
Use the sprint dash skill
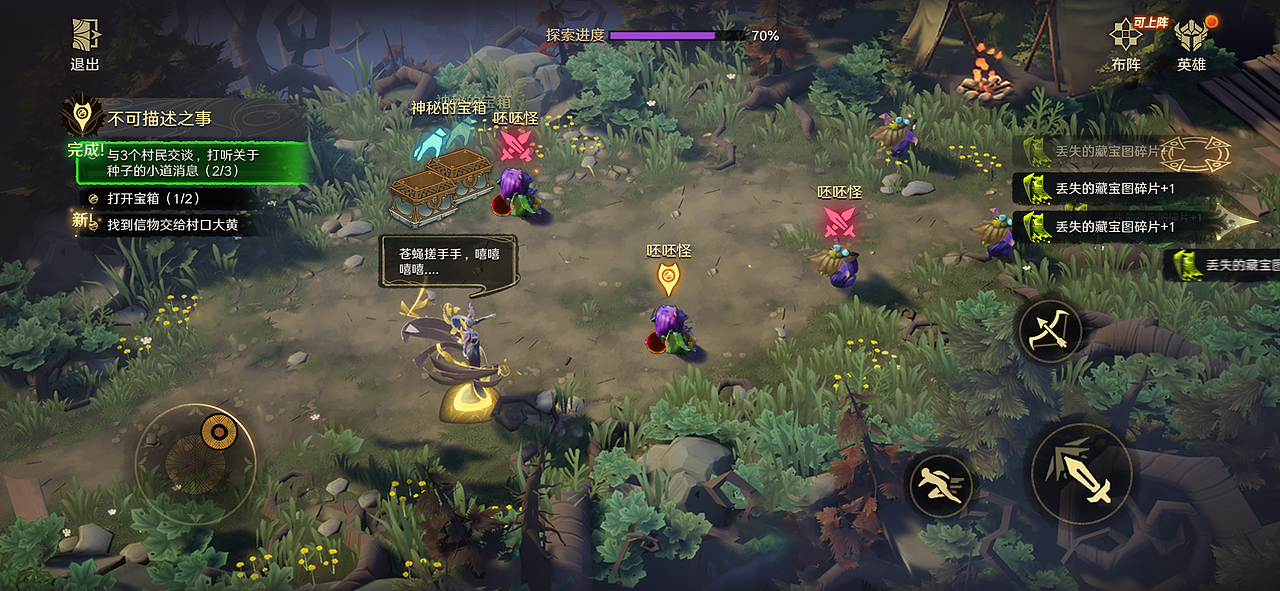click(940, 486)
